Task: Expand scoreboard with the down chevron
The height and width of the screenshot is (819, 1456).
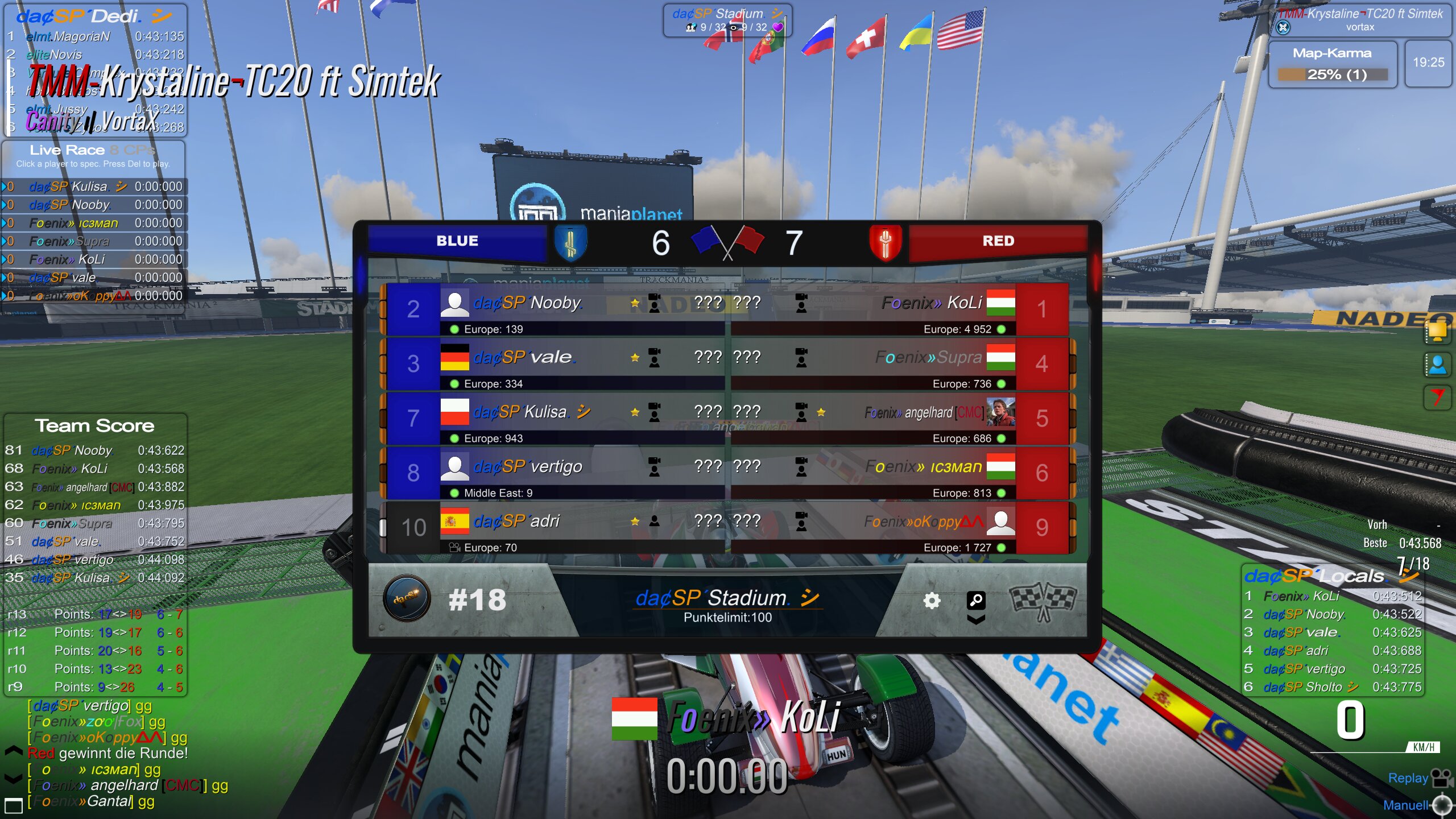Action: tap(976, 620)
